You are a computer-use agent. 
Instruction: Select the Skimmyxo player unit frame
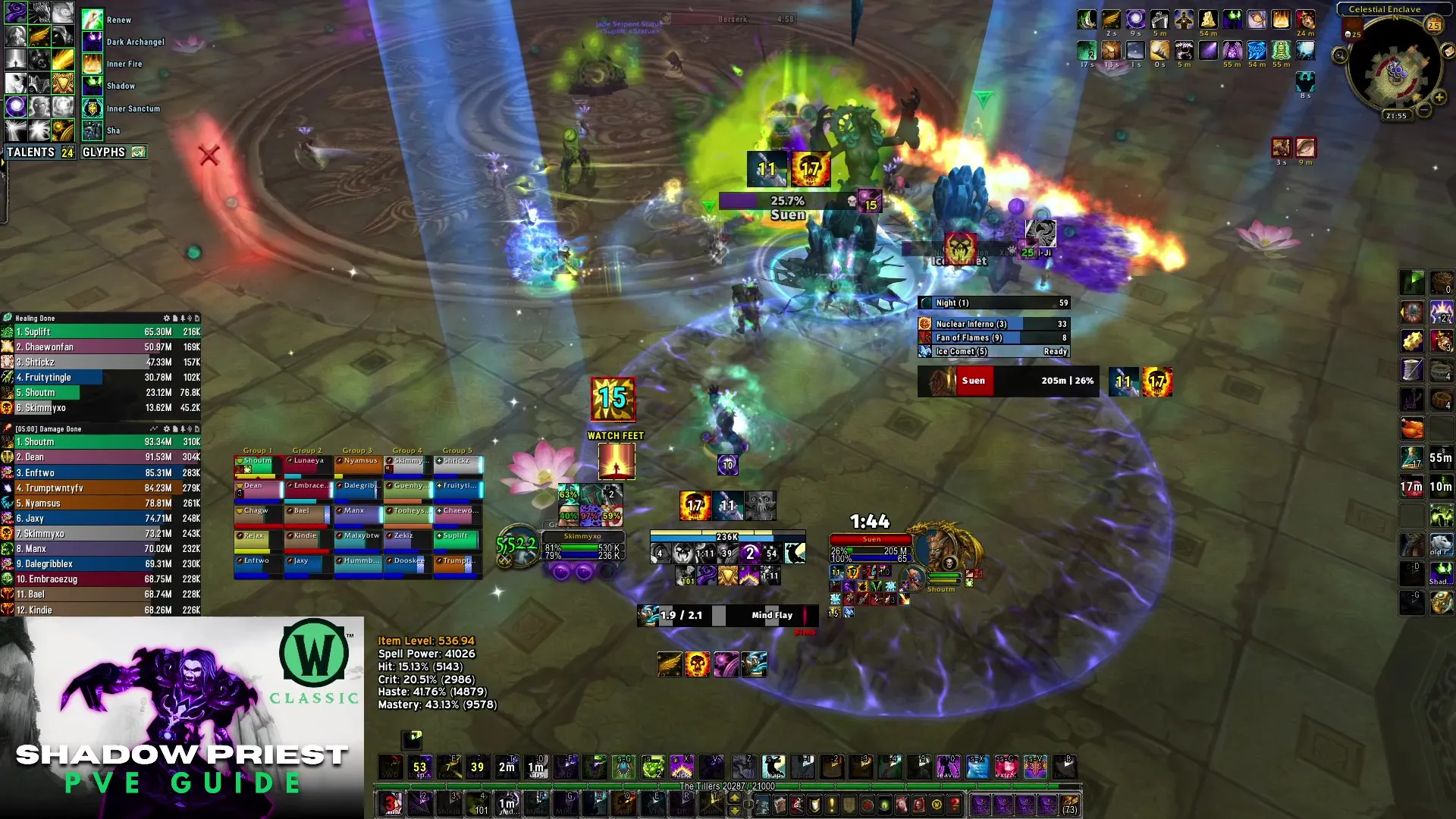point(582,546)
